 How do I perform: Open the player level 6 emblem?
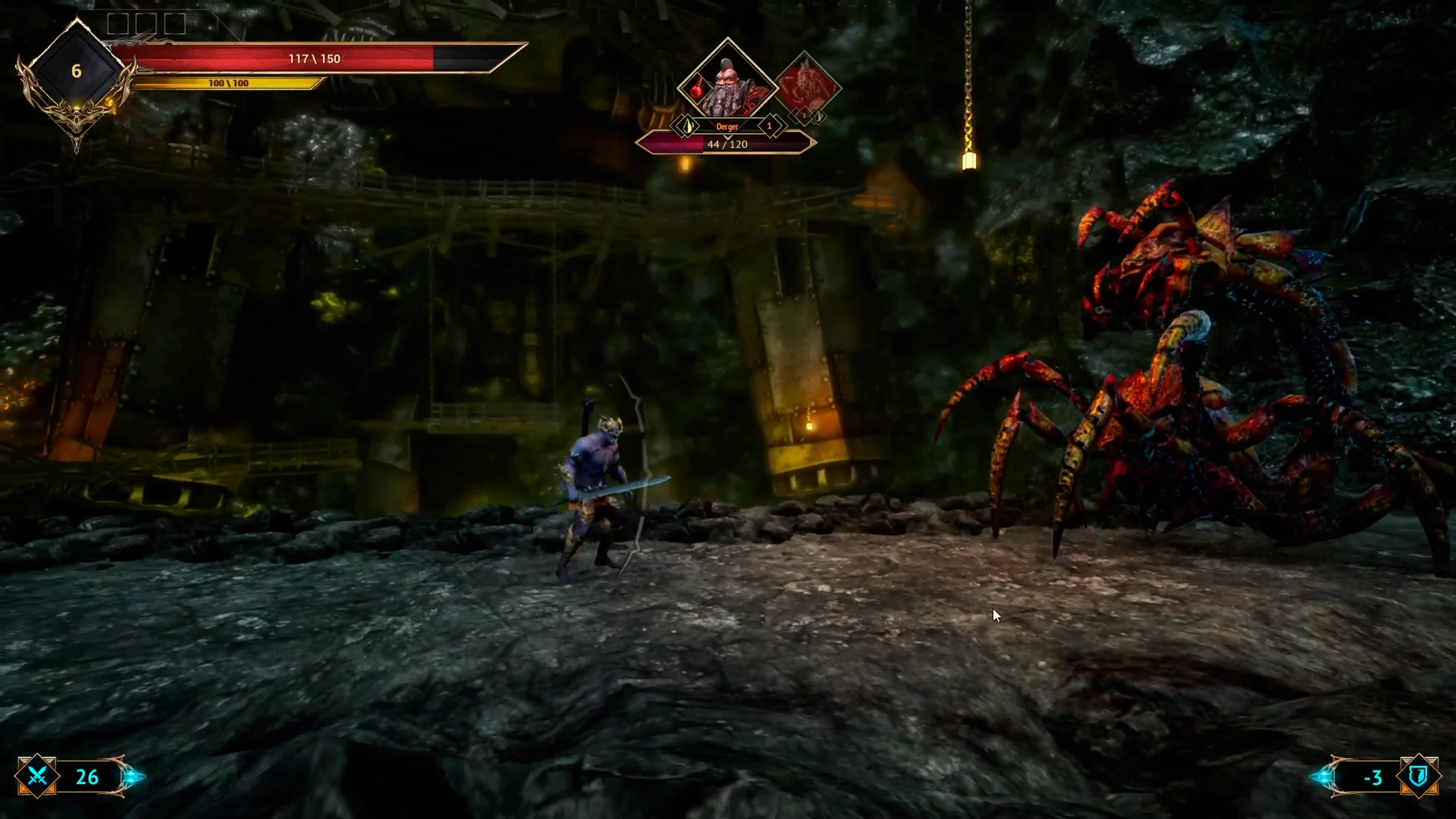coord(76,71)
